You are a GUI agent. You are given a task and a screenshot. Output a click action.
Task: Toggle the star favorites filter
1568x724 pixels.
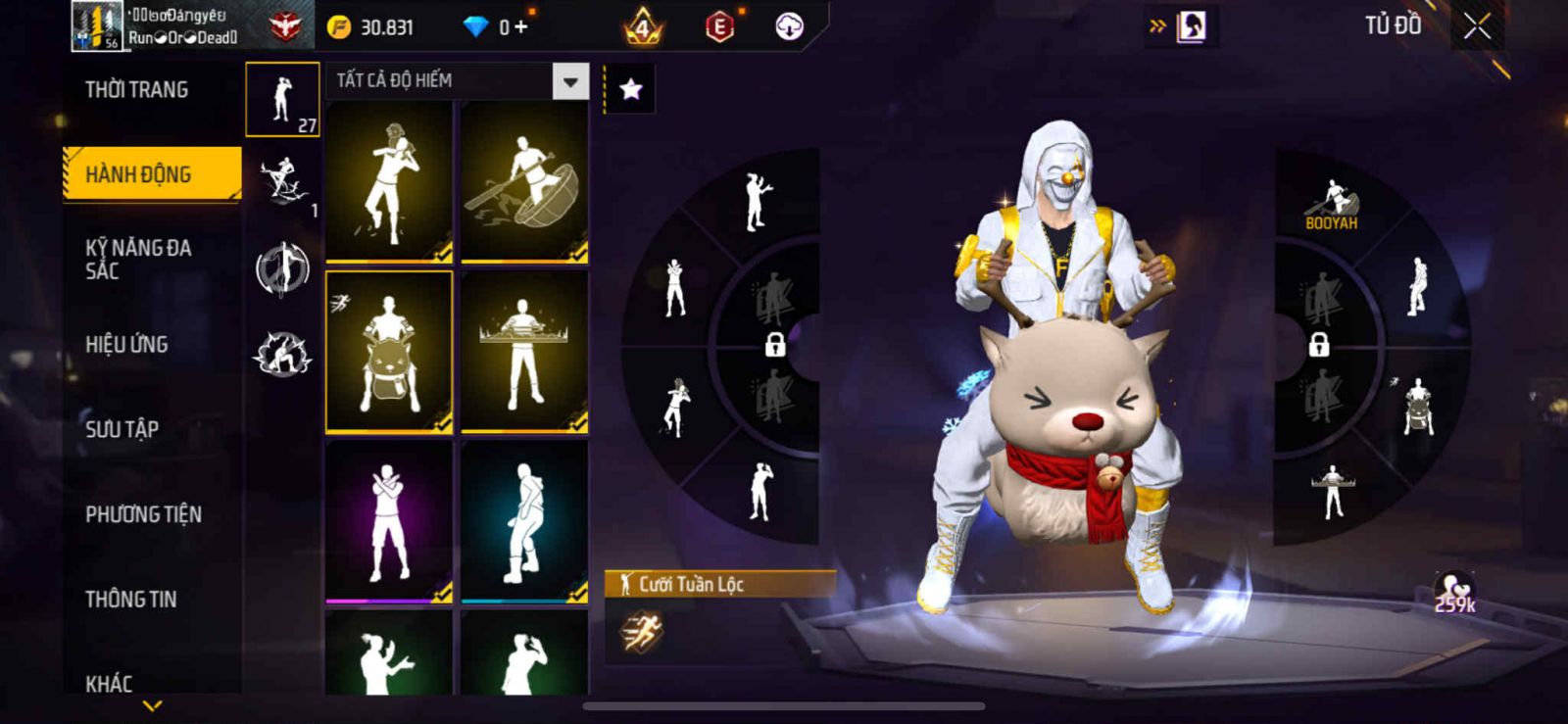[630, 90]
